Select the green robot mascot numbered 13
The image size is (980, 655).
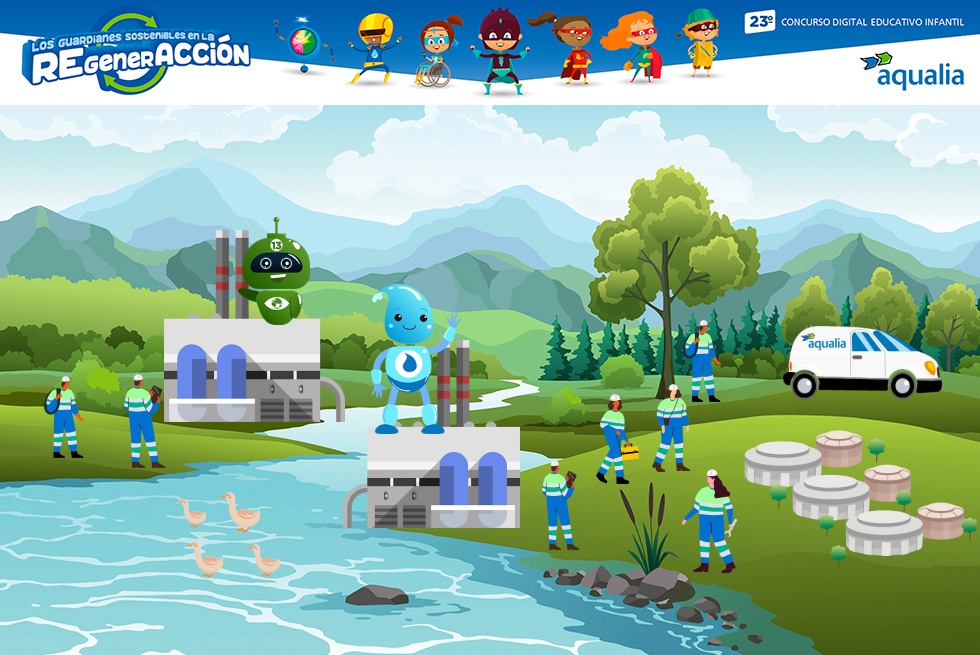tap(276, 272)
